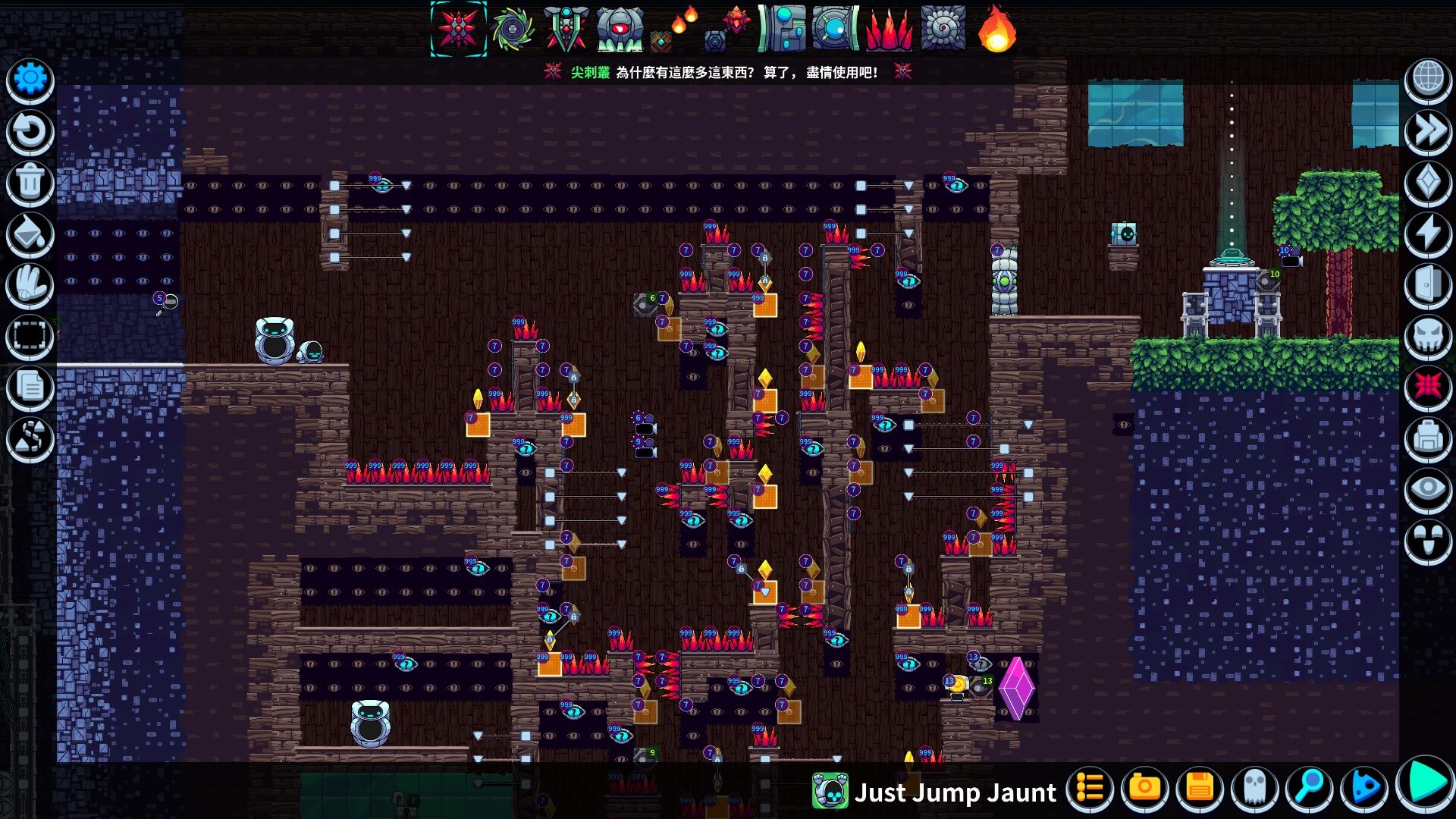Save level with the floppy disk button
This screenshot has width=1456, height=819.
tap(1200, 789)
